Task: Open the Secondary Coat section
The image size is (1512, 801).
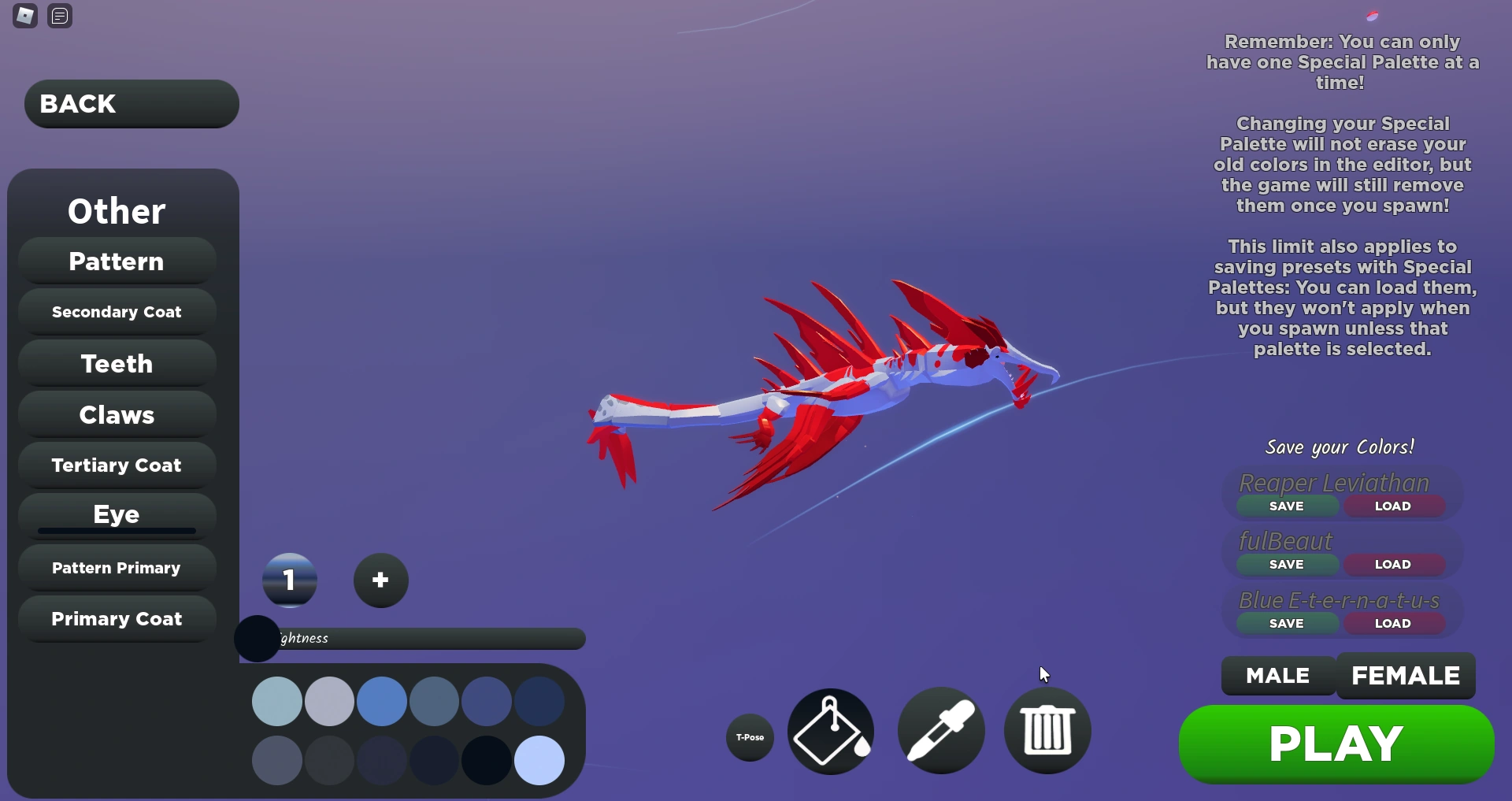Action: pyautogui.click(x=116, y=311)
